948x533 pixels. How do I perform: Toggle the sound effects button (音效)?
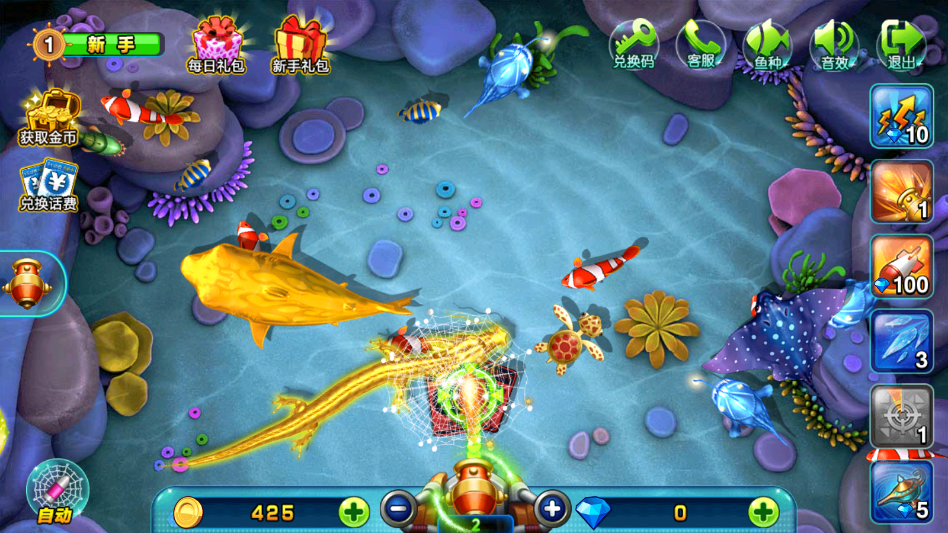834,45
